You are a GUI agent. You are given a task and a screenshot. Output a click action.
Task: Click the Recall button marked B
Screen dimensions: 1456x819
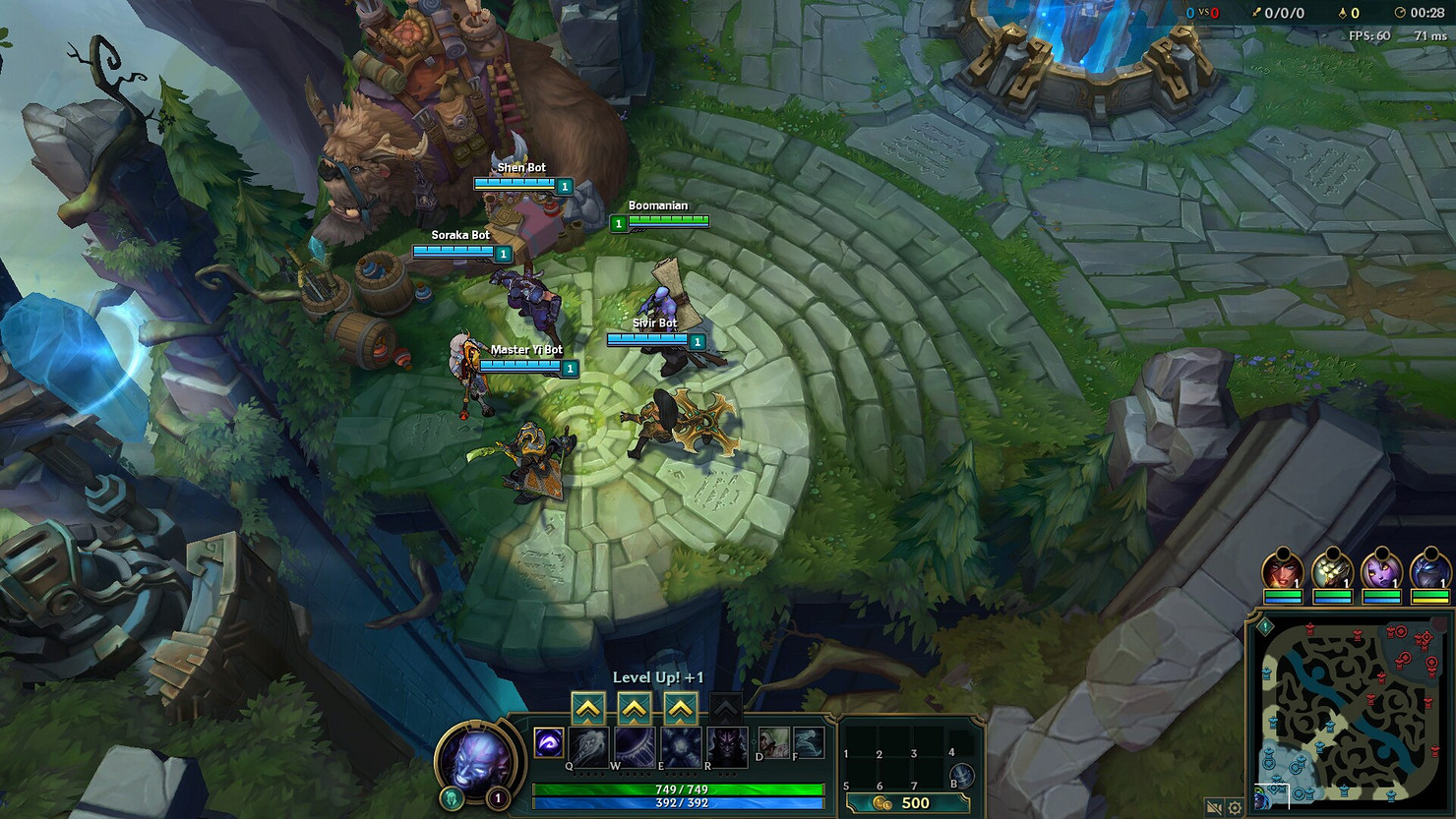click(x=961, y=775)
